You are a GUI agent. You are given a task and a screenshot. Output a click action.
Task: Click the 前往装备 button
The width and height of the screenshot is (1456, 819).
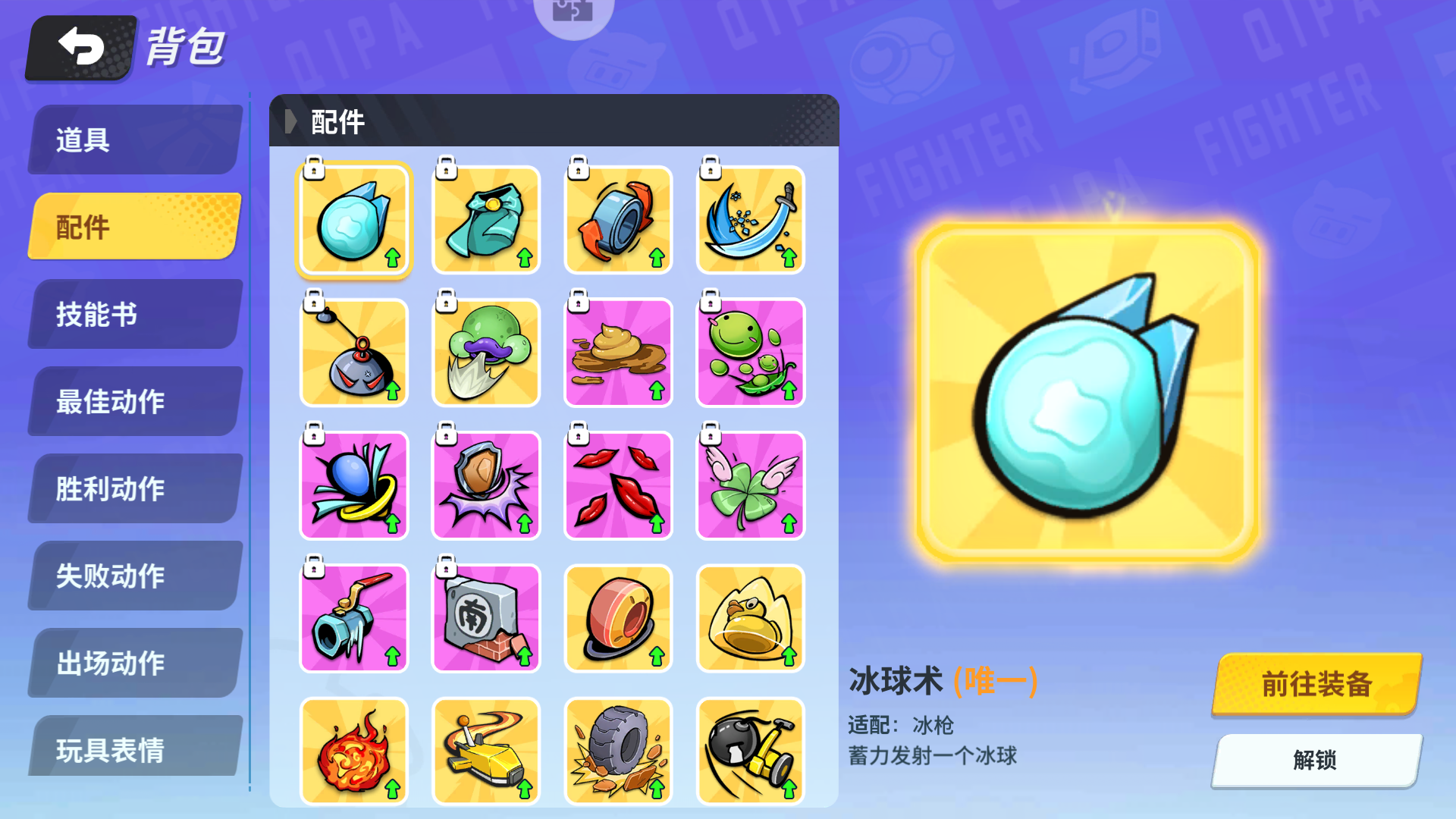pos(1316,683)
